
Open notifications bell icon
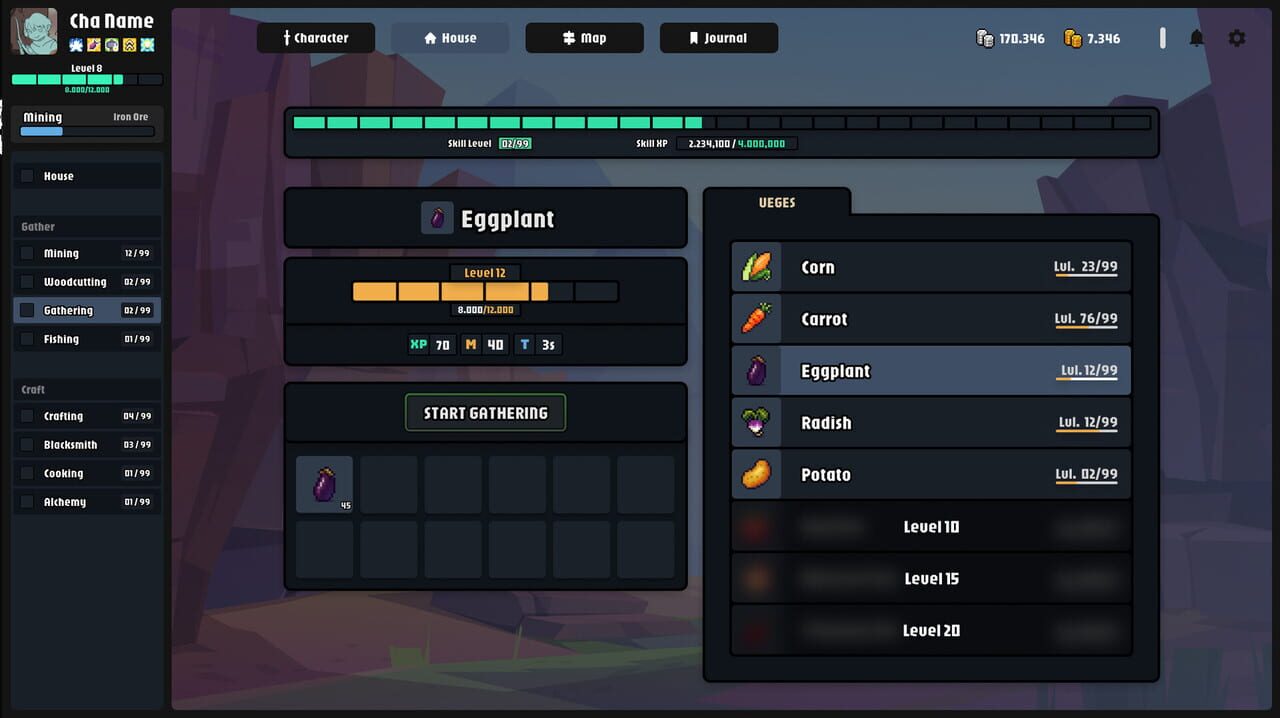coord(1196,38)
